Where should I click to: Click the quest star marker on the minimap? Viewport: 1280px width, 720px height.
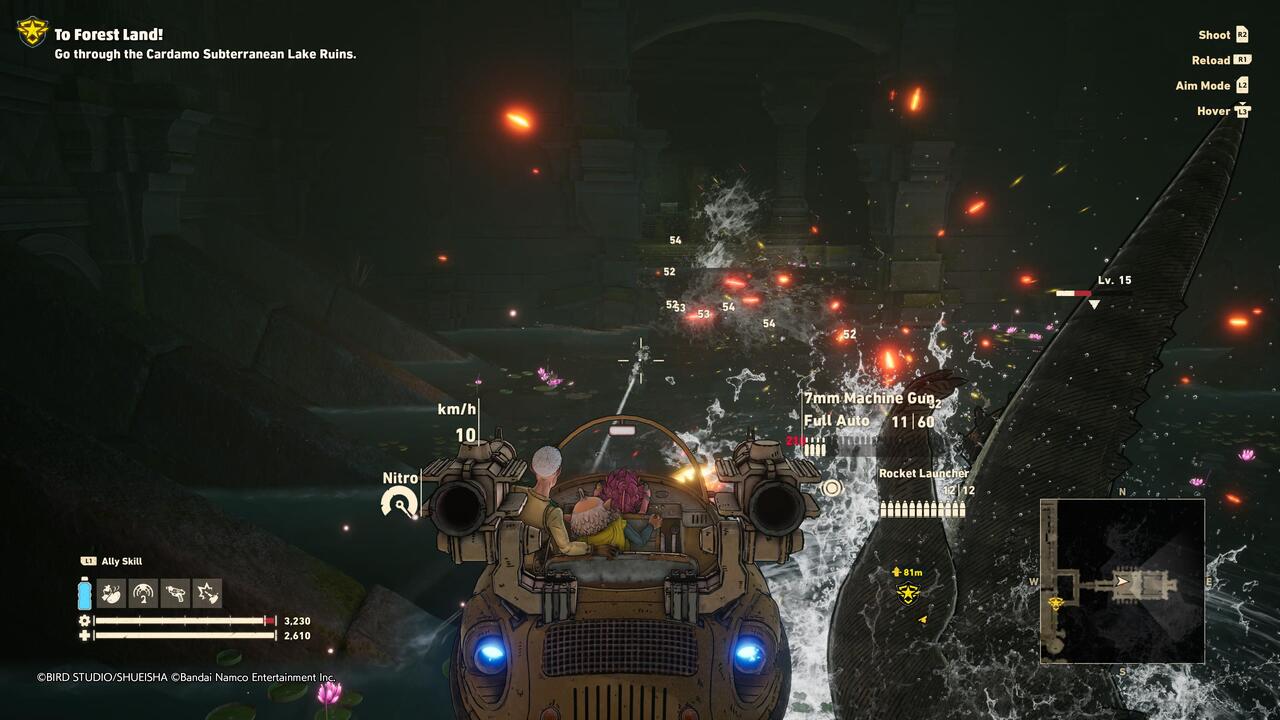tap(1054, 604)
